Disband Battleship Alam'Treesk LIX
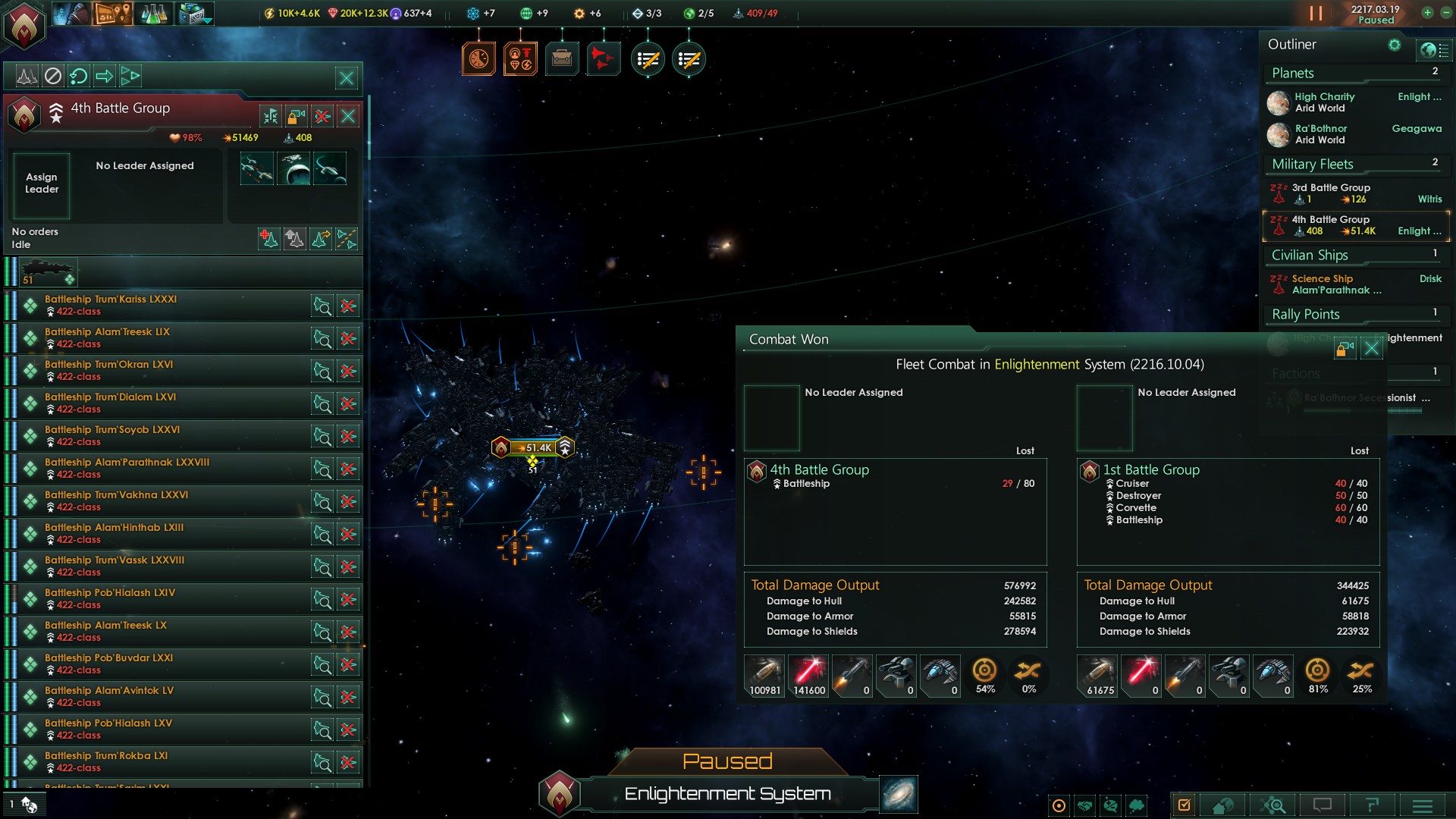Screen dimensions: 1456x819 (348, 338)
